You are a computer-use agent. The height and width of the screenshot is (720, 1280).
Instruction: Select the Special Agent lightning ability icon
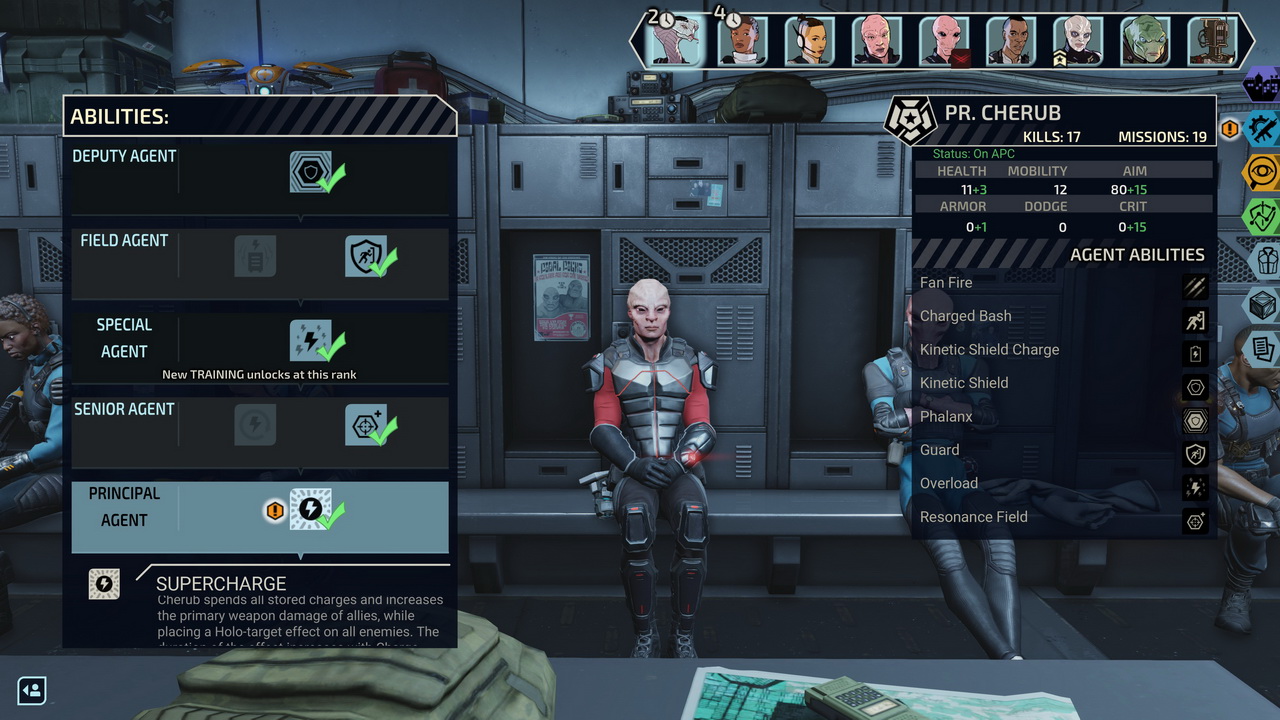pyautogui.click(x=310, y=341)
